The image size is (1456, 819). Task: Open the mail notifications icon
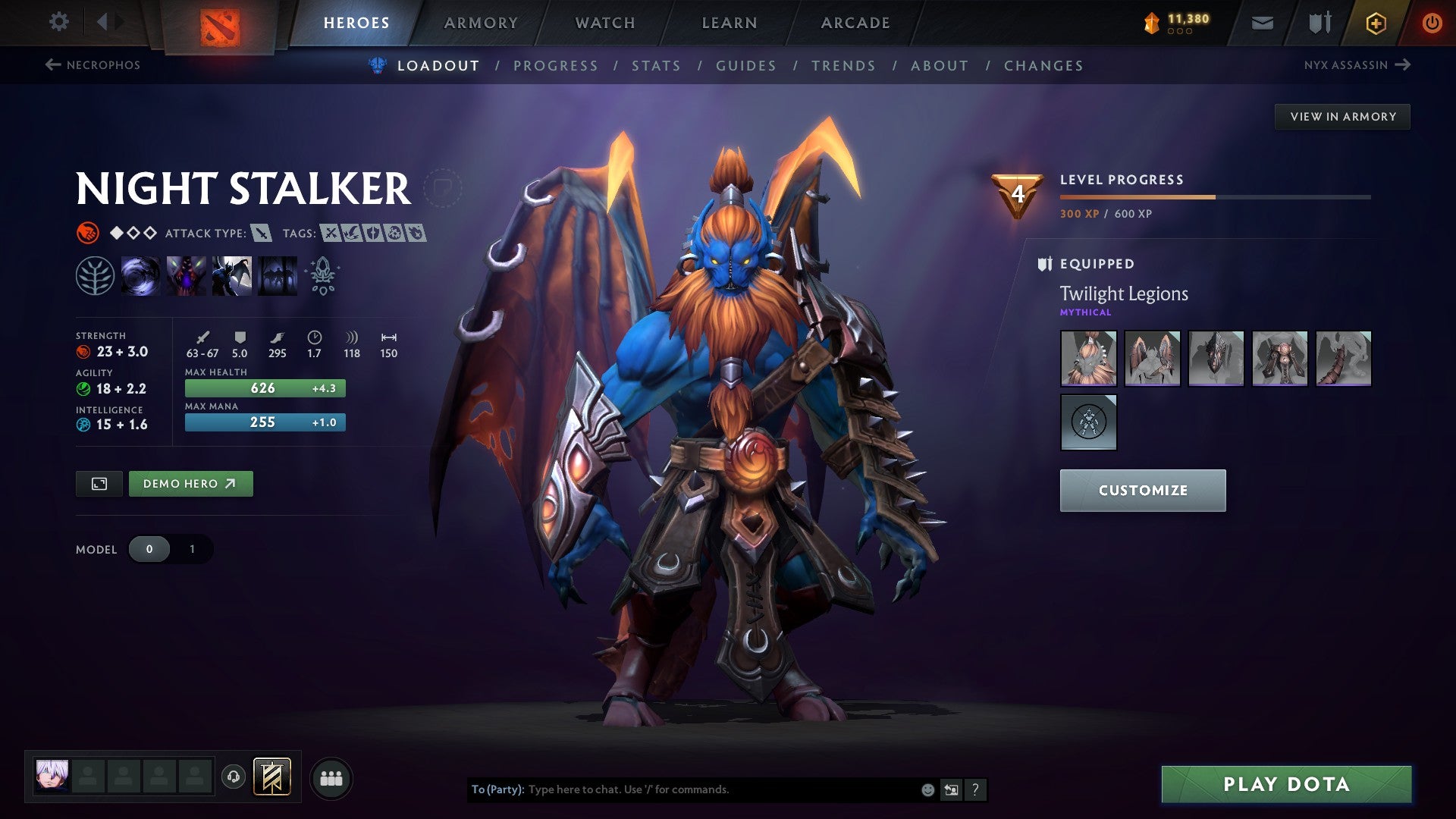coord(1262,22)
